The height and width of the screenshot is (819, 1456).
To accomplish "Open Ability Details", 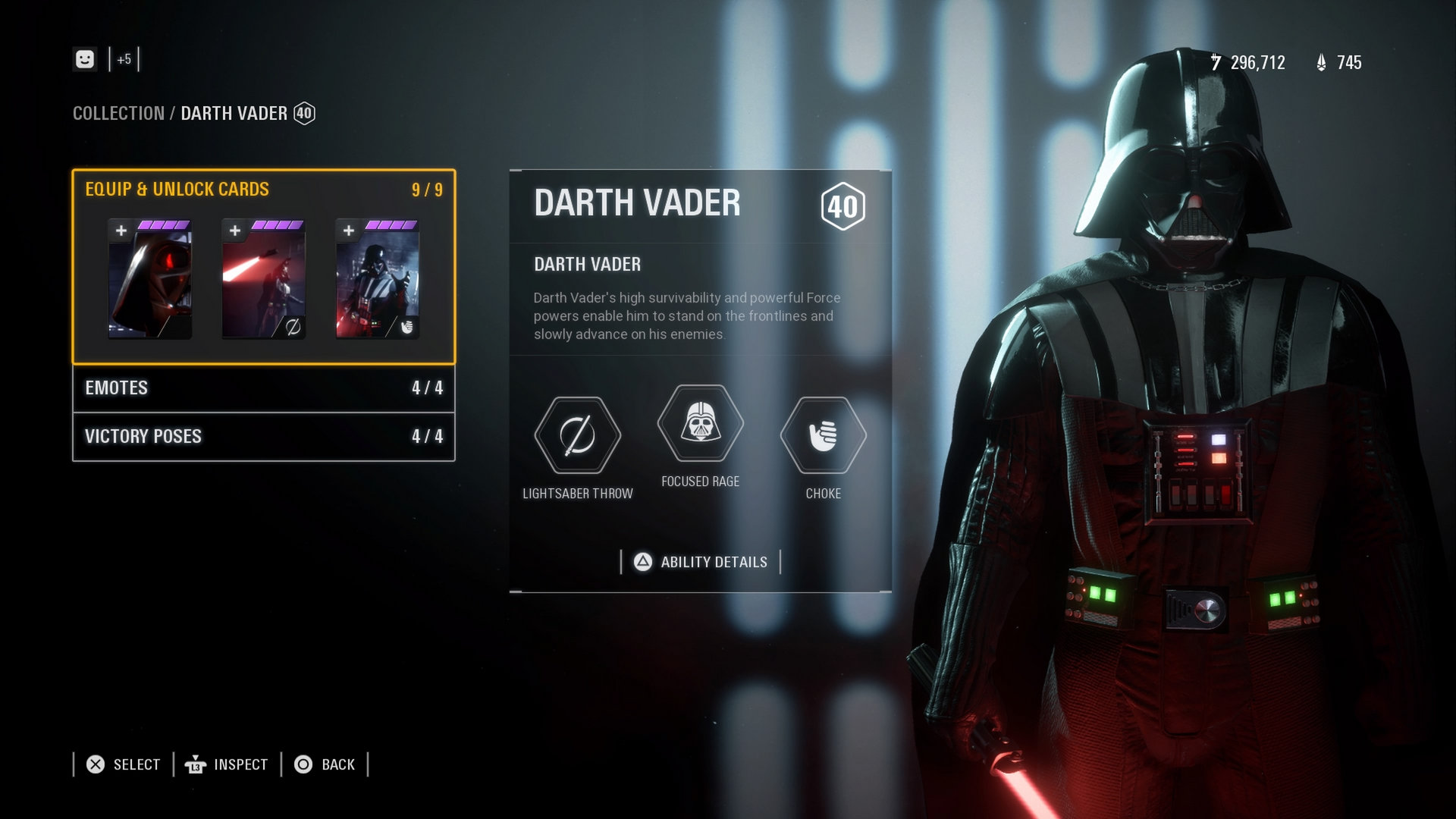I will tap(700, 562).
